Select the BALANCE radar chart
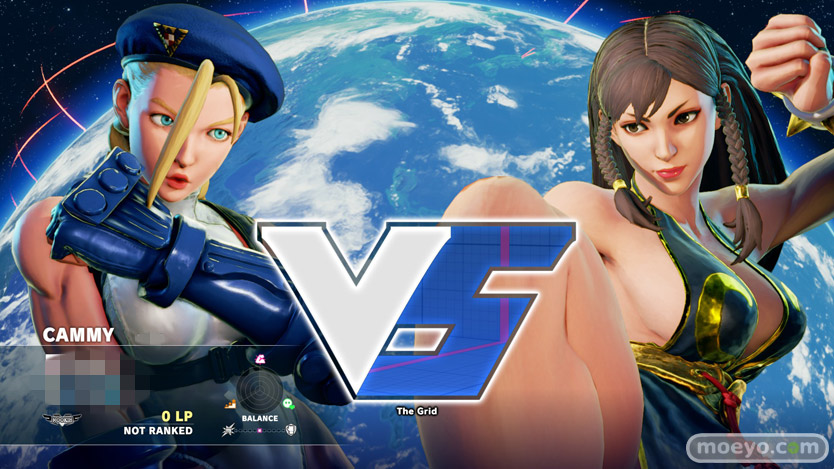This screenshot has height=469, width=834. (x=259, y=395)
